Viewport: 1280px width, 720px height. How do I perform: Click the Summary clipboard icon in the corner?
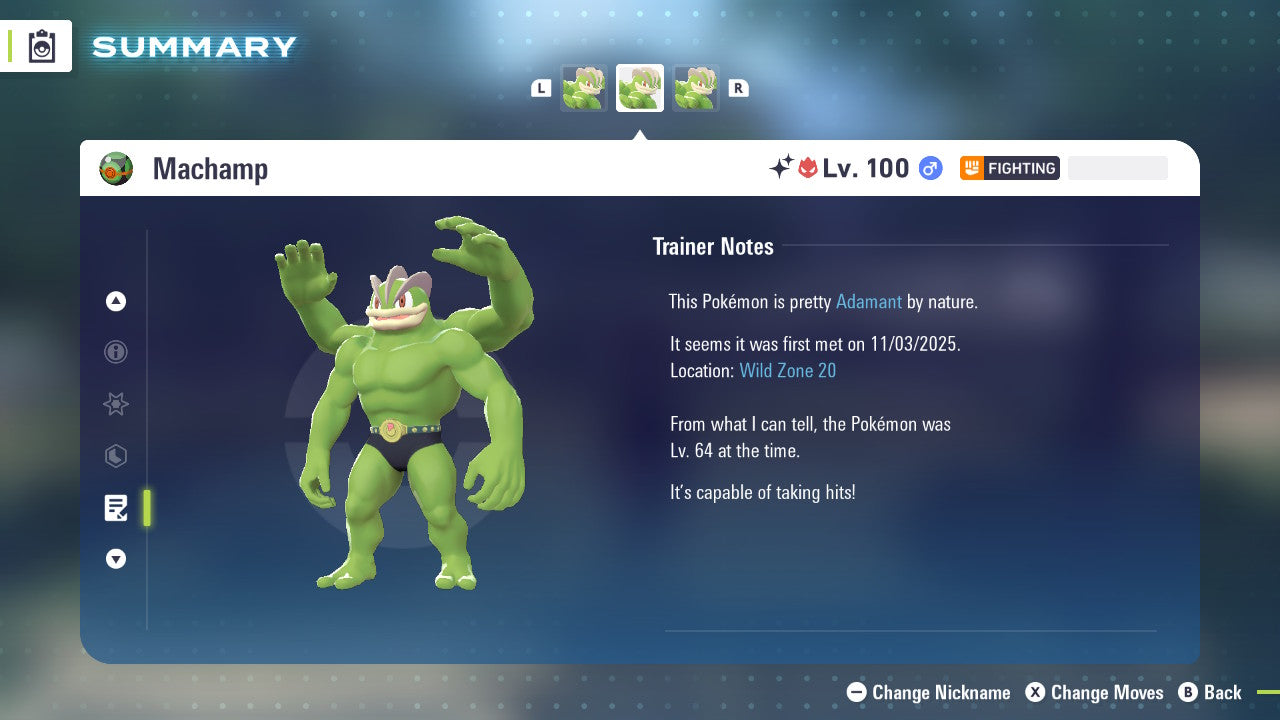(x=41, y=46)
